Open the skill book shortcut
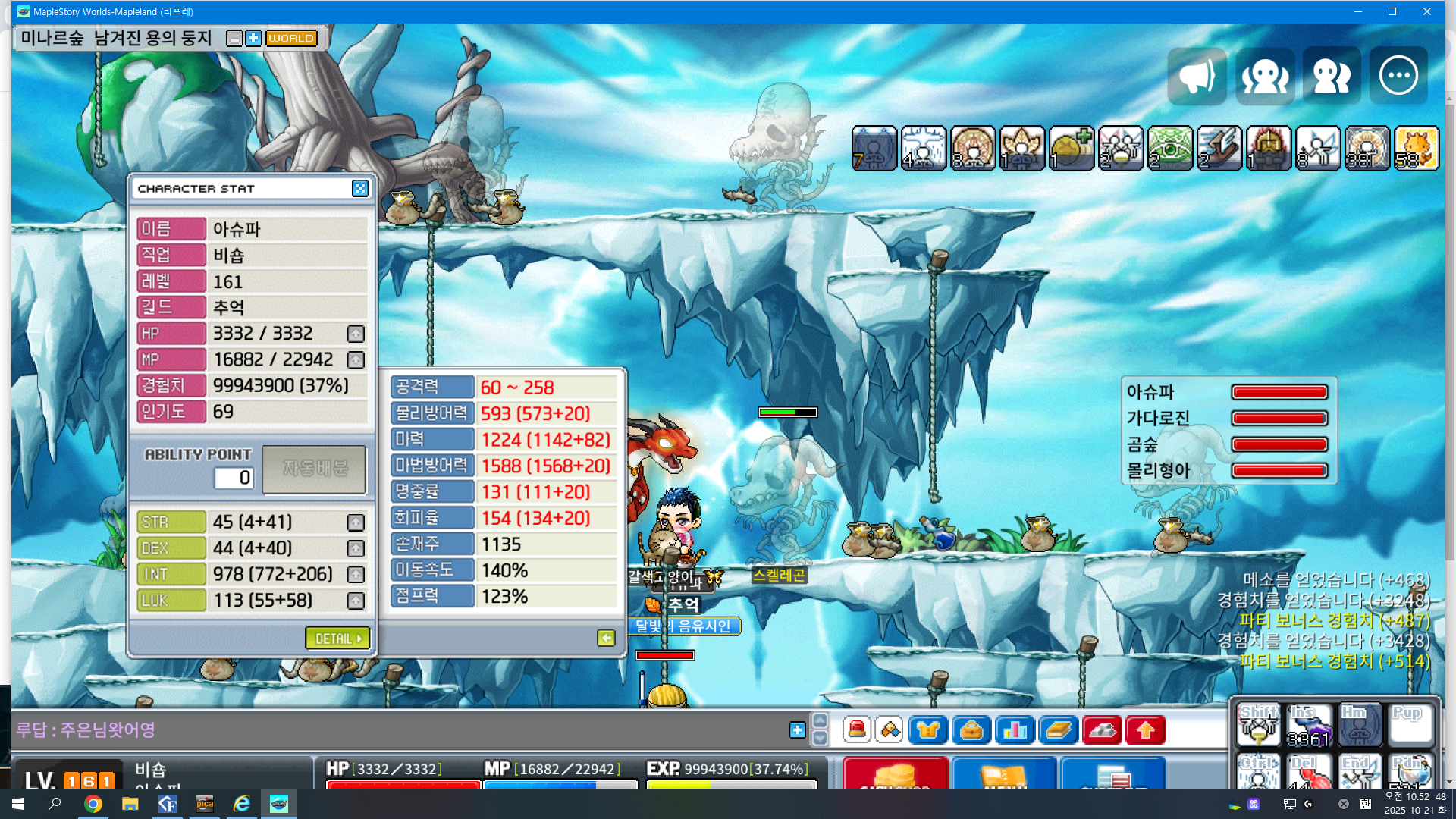 (x=1058, y=730)
